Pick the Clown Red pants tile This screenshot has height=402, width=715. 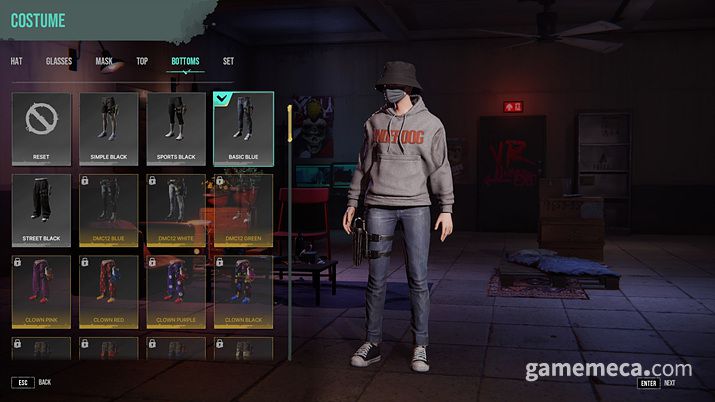pos(109,291)
